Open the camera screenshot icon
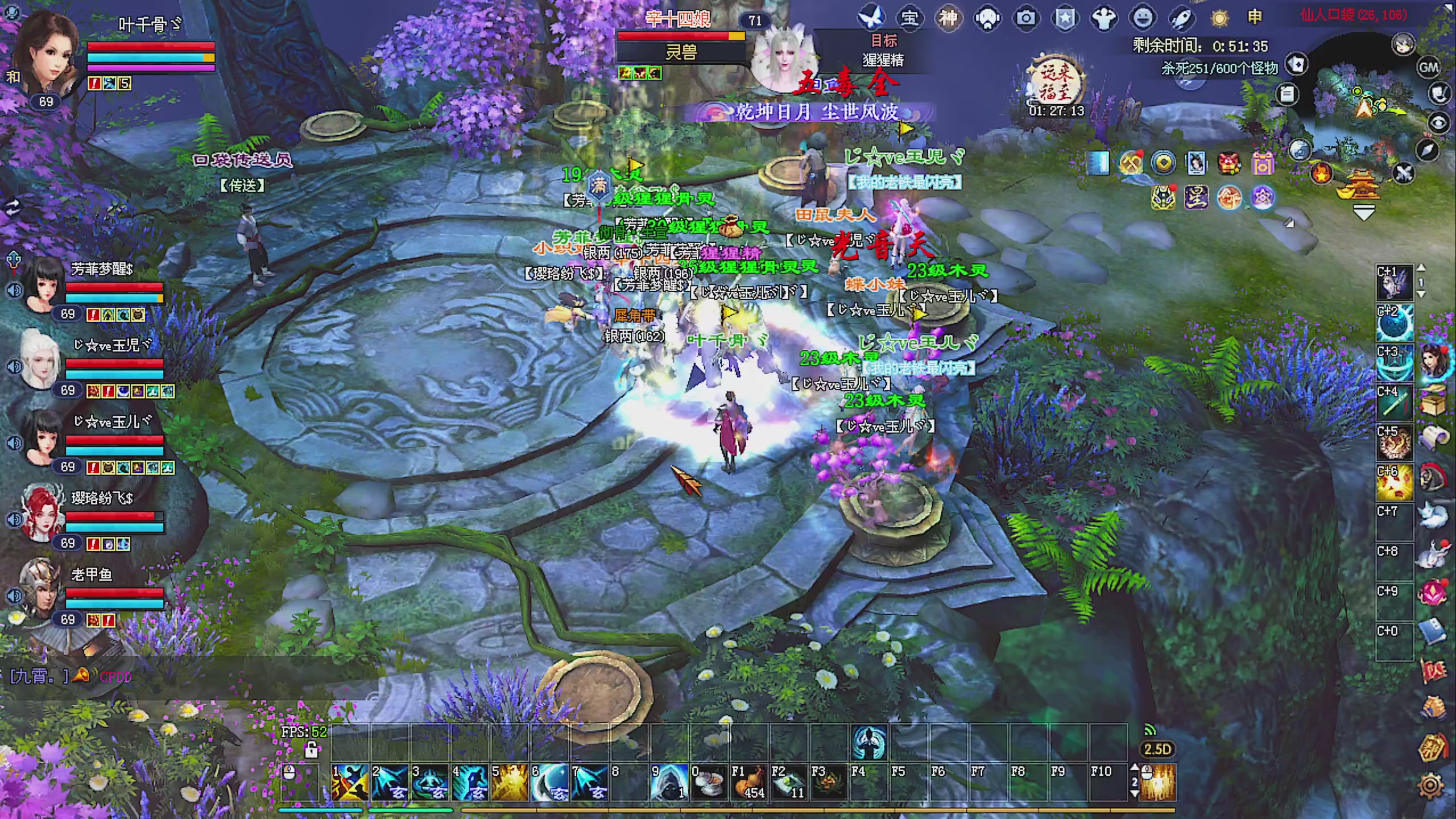 click(1026, 18)
